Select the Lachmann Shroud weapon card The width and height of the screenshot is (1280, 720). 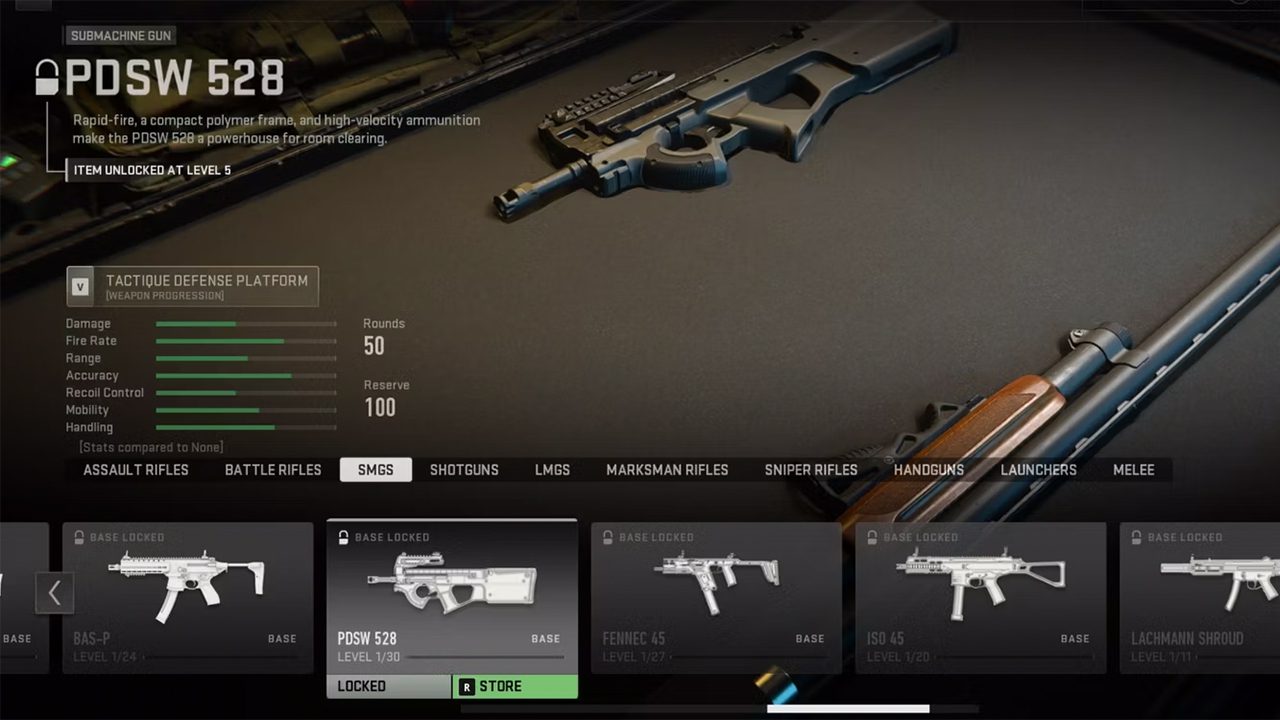(1199, 596)
